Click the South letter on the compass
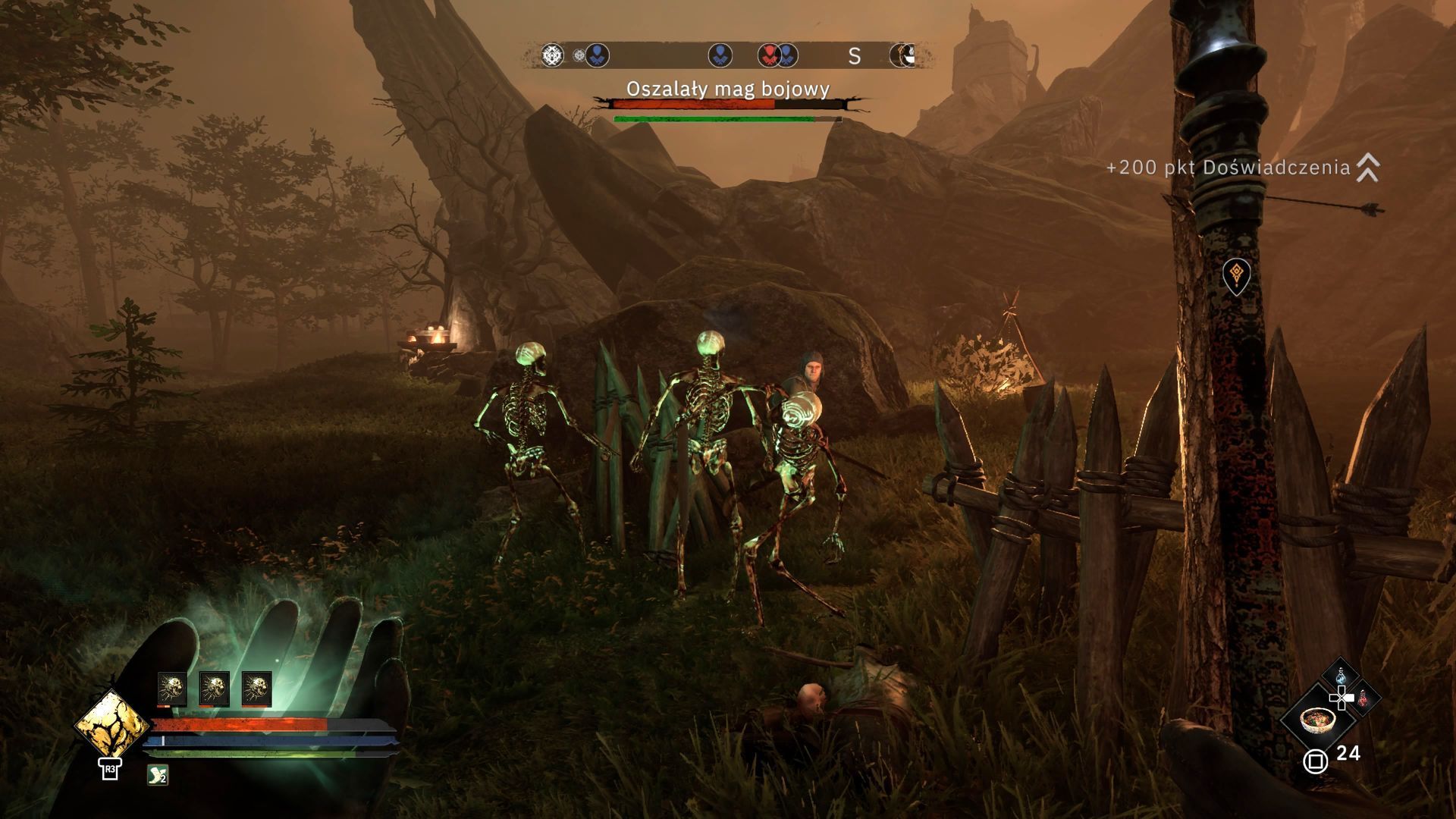This screenshot has width=1456, height=819. (x=854, y=56)
